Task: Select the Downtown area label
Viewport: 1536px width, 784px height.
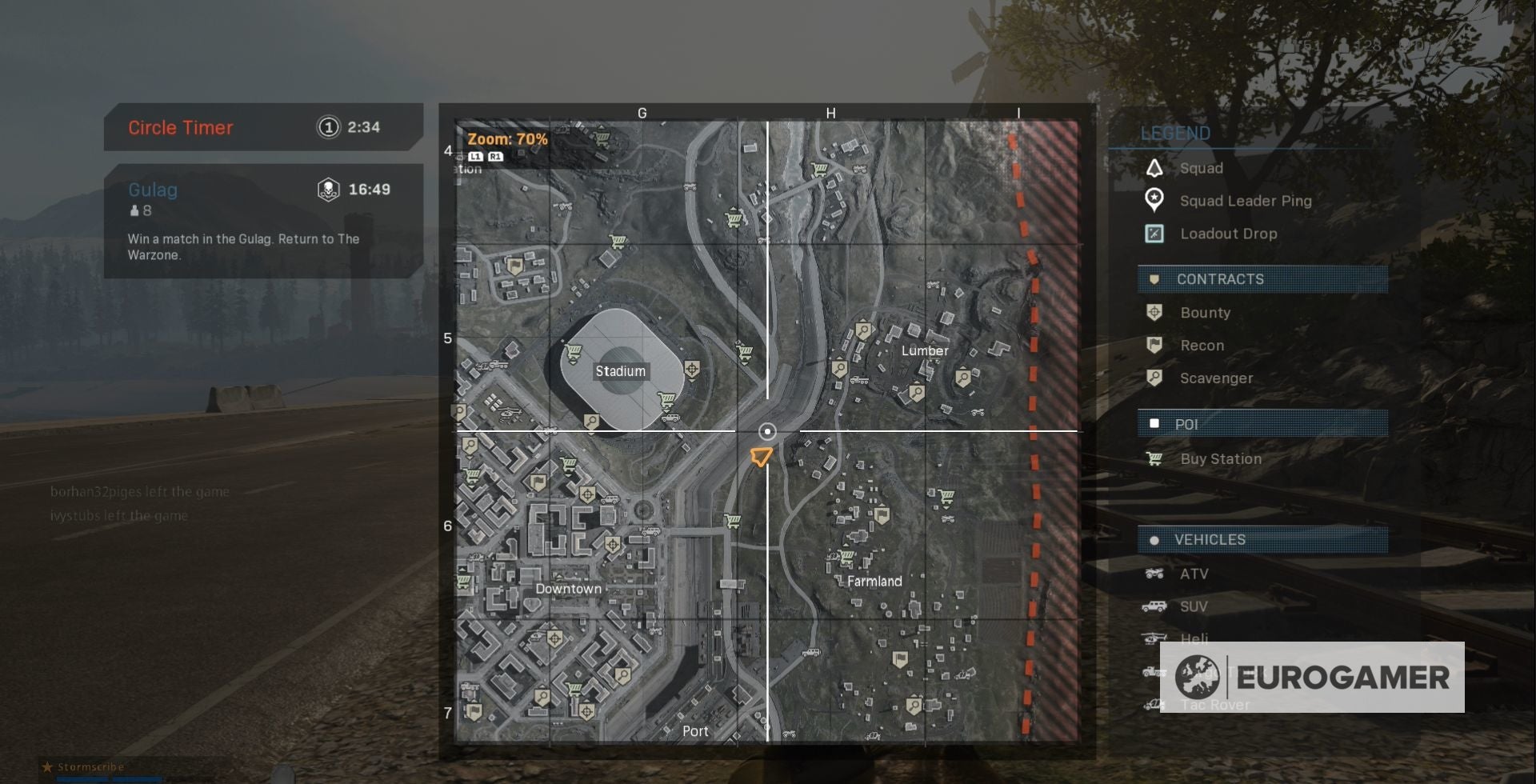Action: (x=570, y=588)
